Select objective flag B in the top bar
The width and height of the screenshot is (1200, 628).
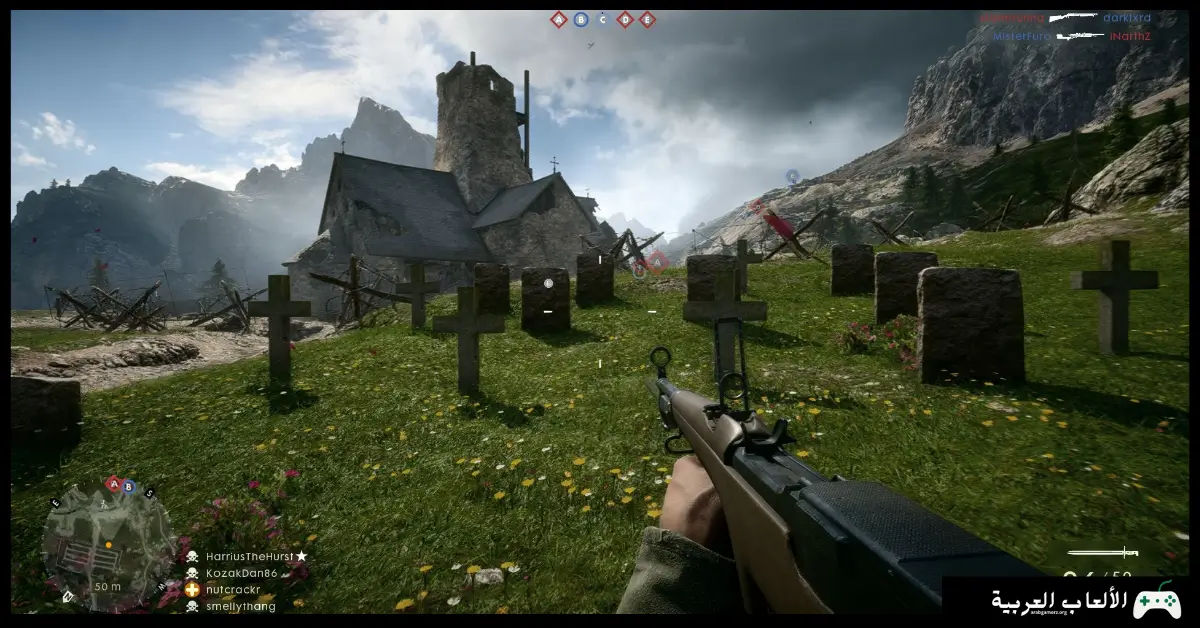[581, 19]
